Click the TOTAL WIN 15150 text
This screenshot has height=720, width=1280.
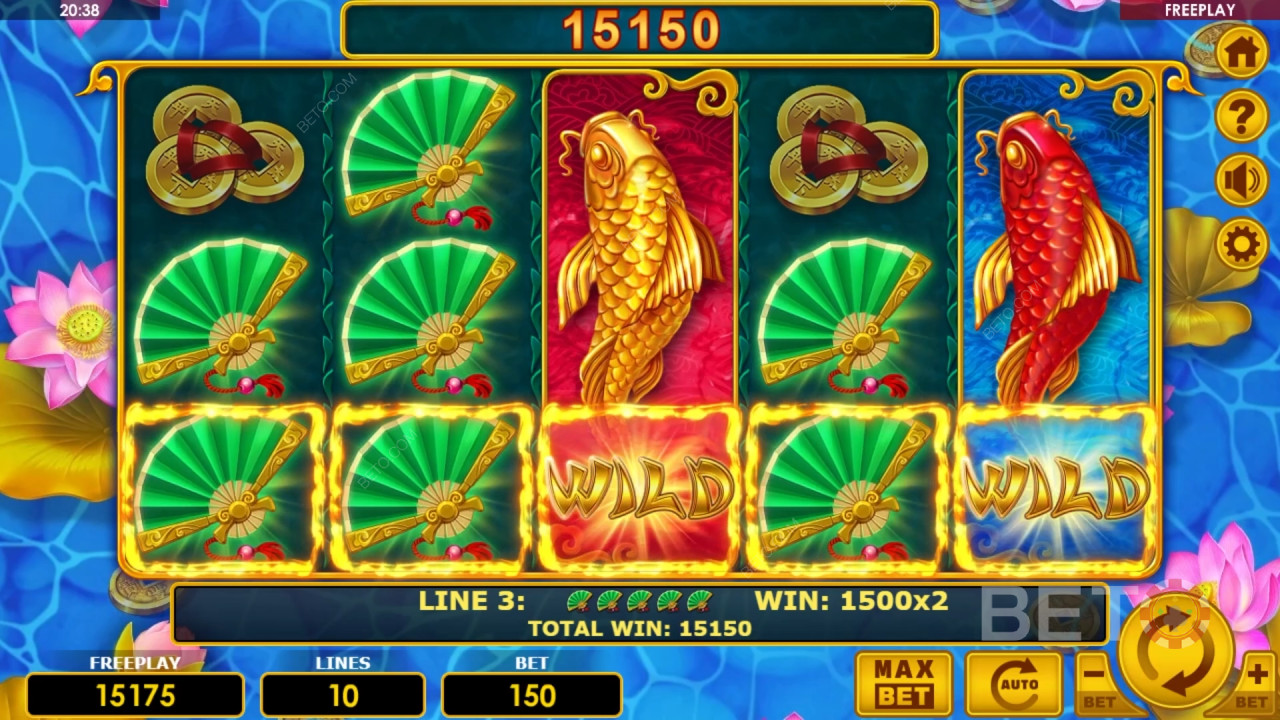(640, 629)
